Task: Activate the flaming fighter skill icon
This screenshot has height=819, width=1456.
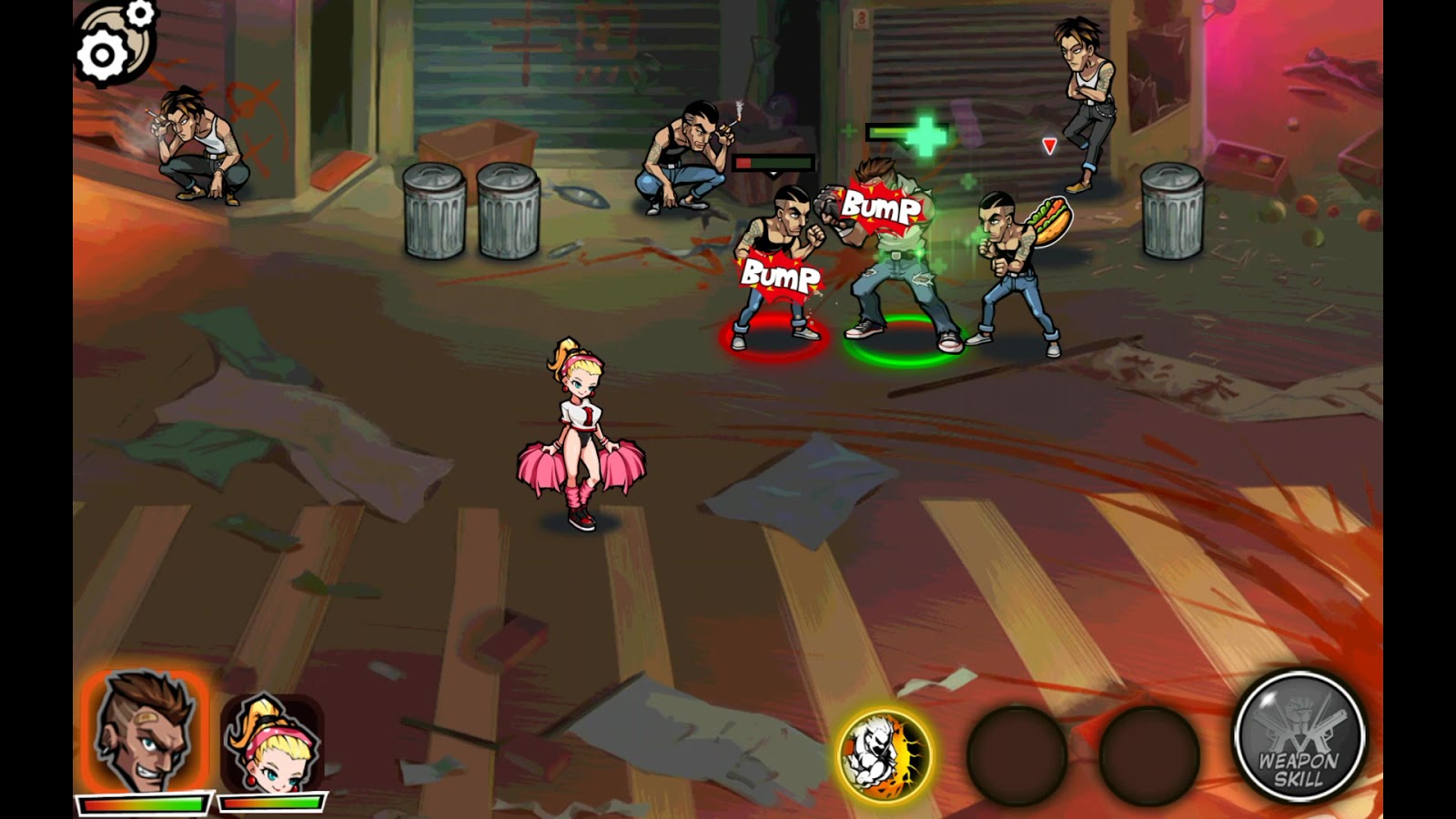Action: click(x=884, y=754)
